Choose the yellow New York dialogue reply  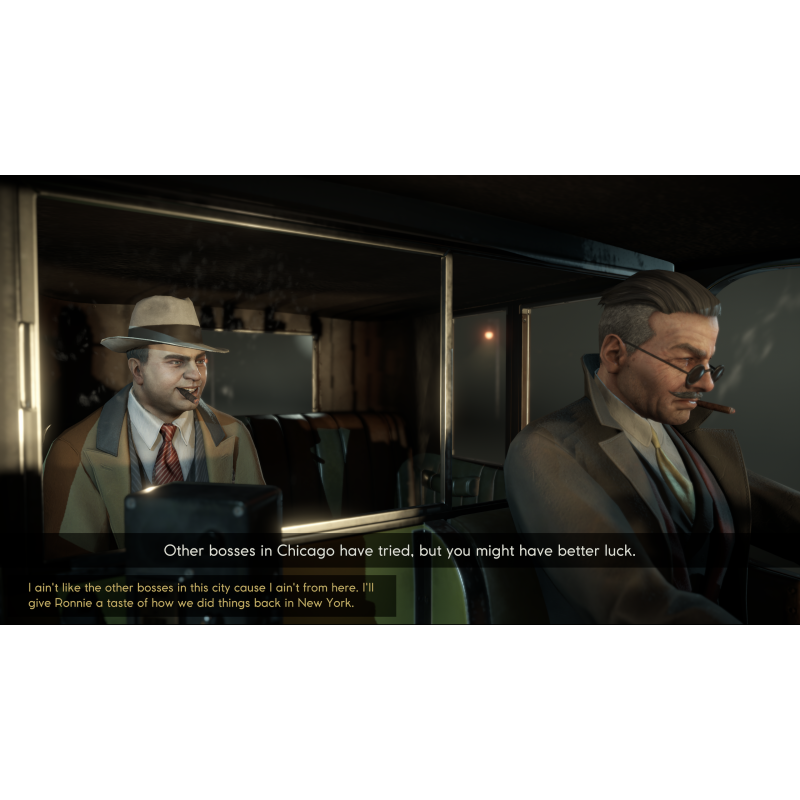(201, 596)
